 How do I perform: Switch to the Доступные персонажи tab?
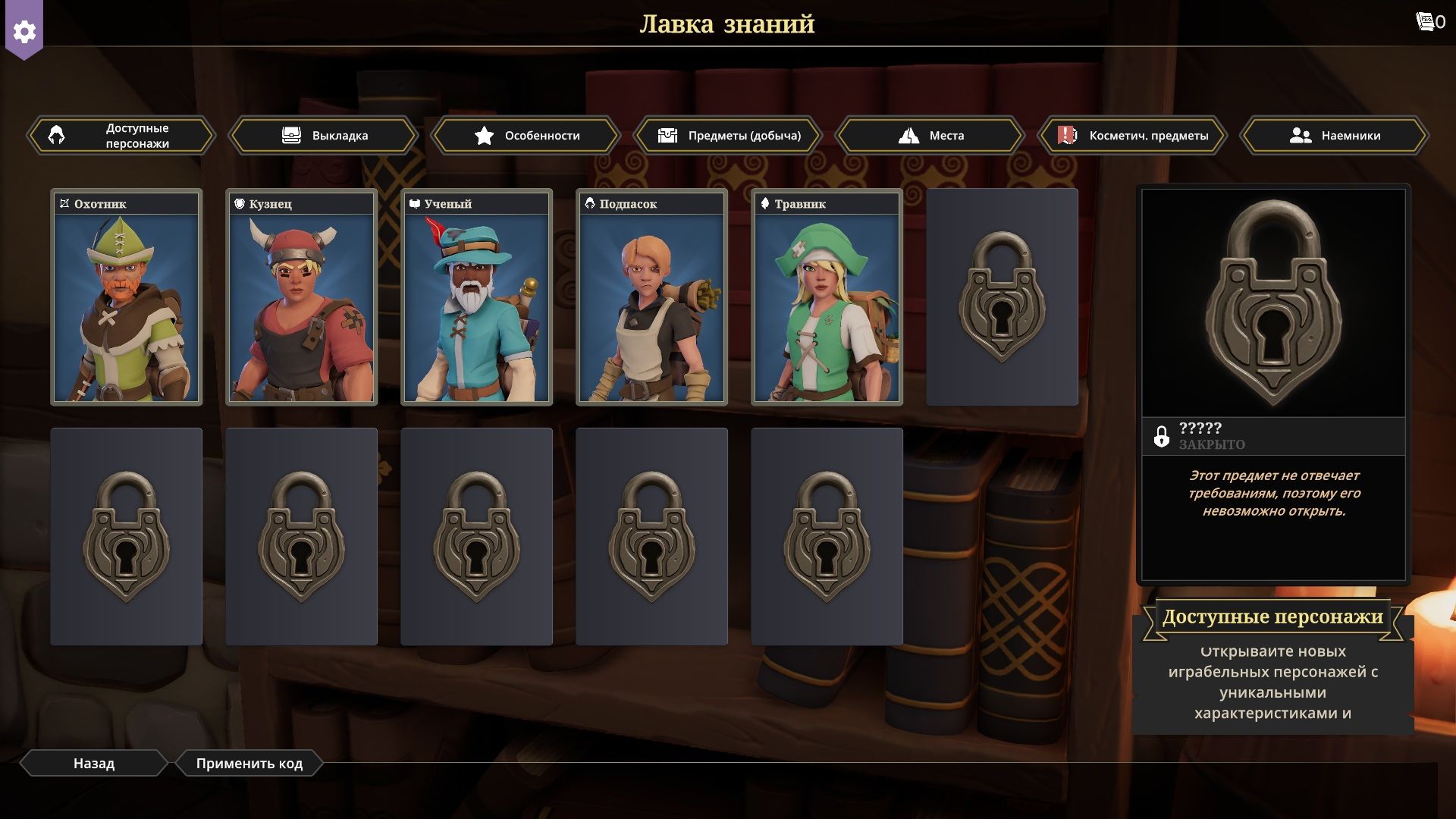point(122,136)
